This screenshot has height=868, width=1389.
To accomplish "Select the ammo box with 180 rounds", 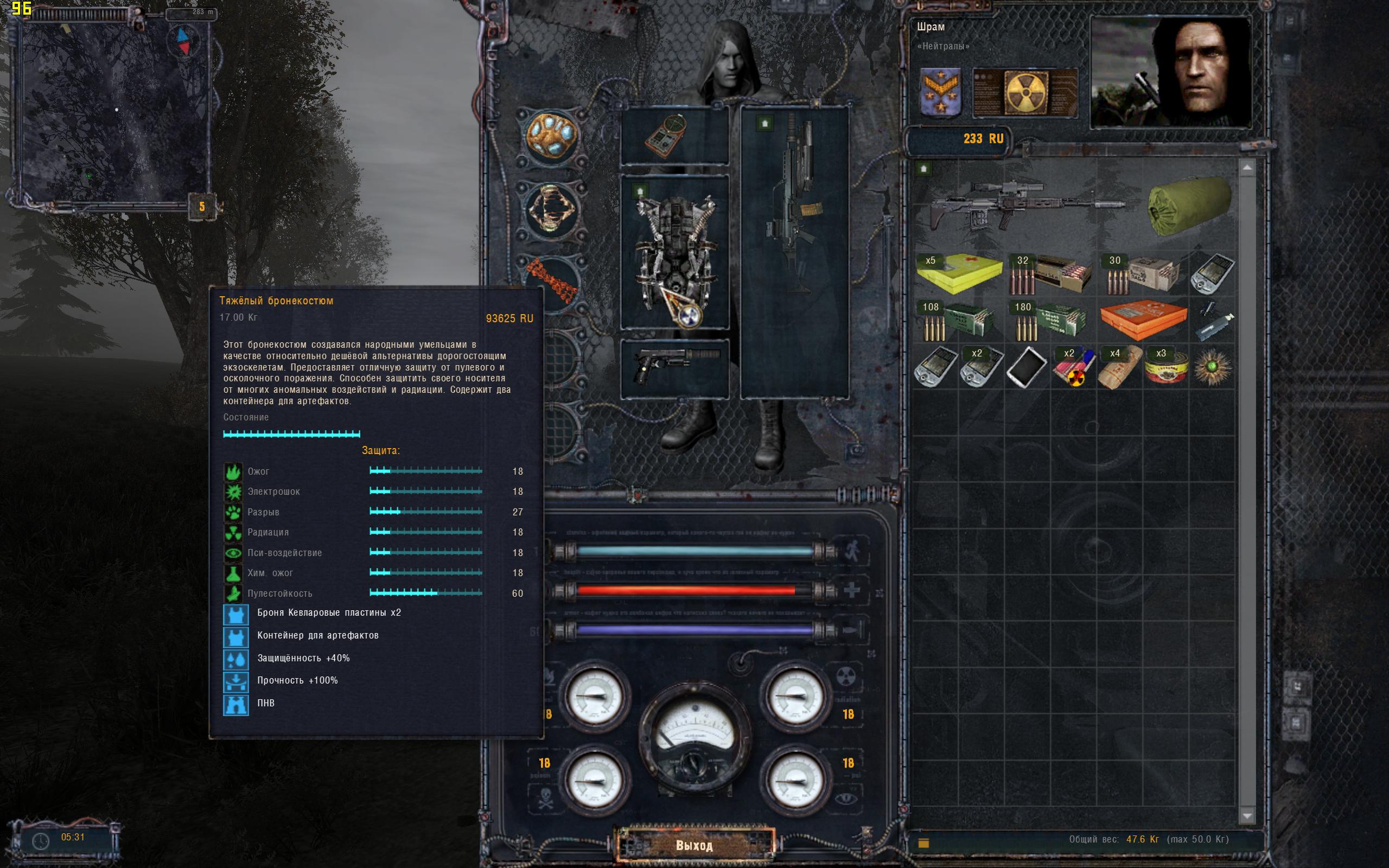I will (1051, 320).
